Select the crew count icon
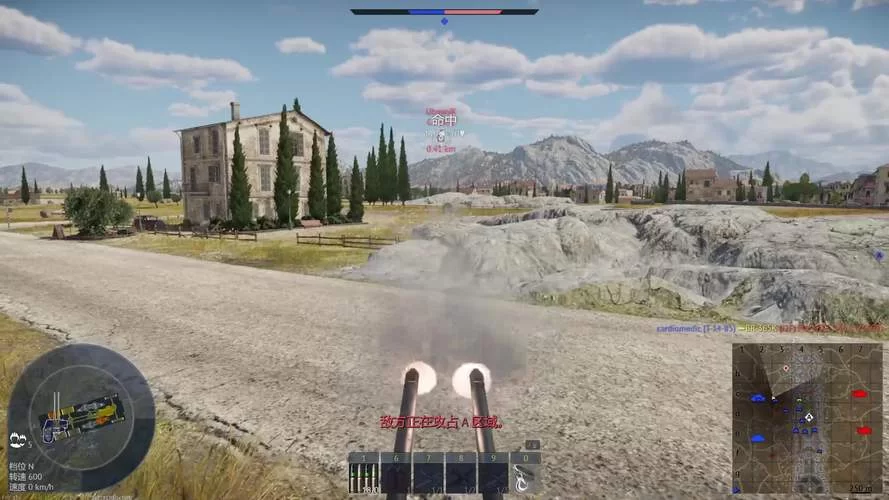 click(19, 438)
